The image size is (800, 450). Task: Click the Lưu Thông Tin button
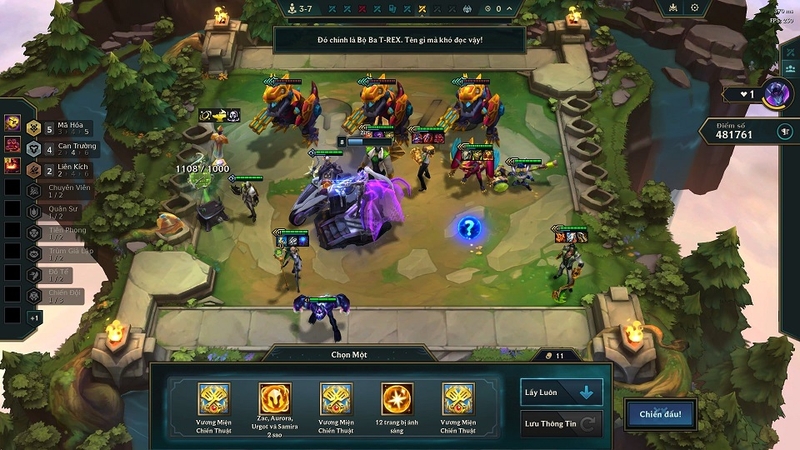[561, 424]
